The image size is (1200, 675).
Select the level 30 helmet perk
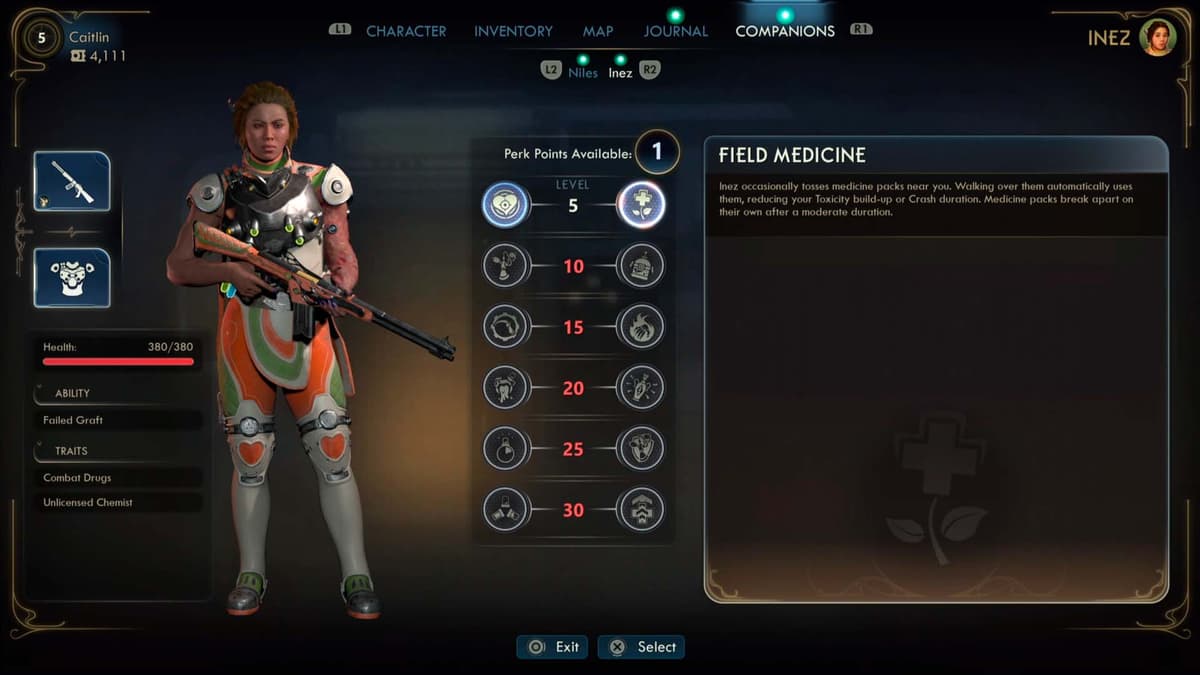point(641,509)
